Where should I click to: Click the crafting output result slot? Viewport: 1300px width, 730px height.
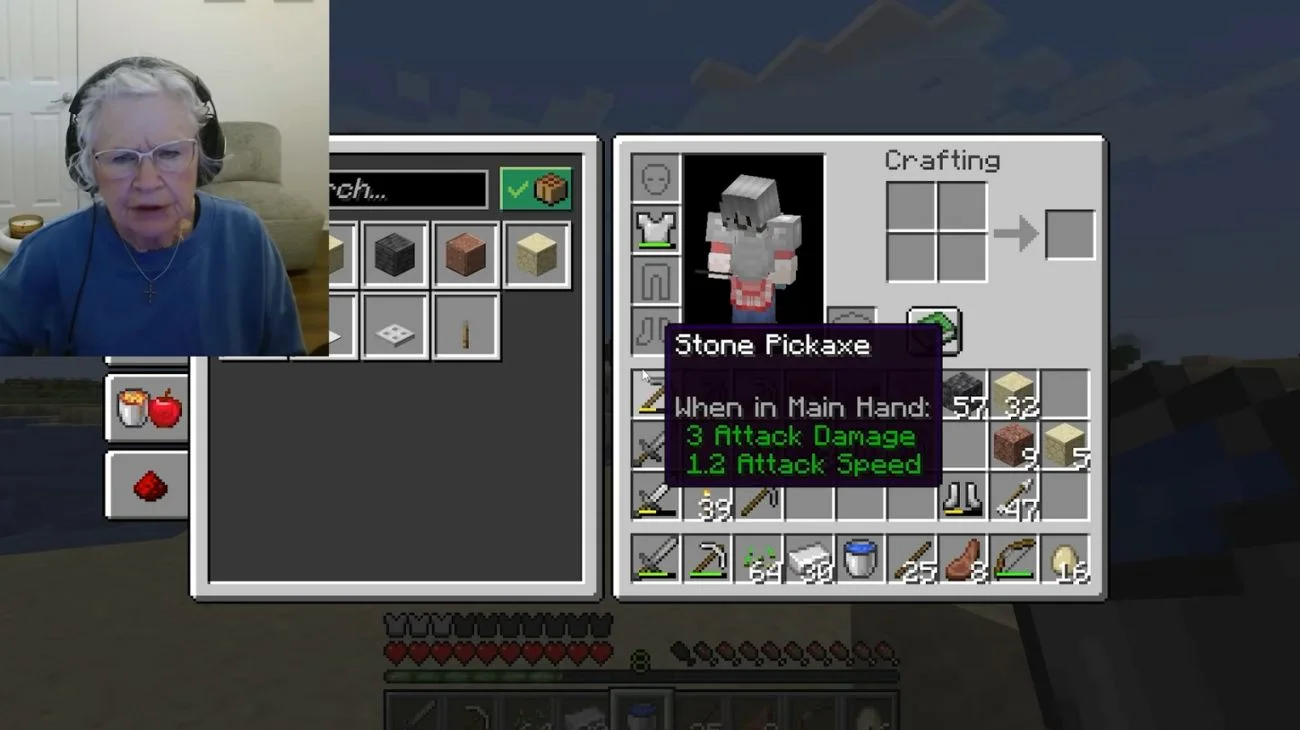1069,234
